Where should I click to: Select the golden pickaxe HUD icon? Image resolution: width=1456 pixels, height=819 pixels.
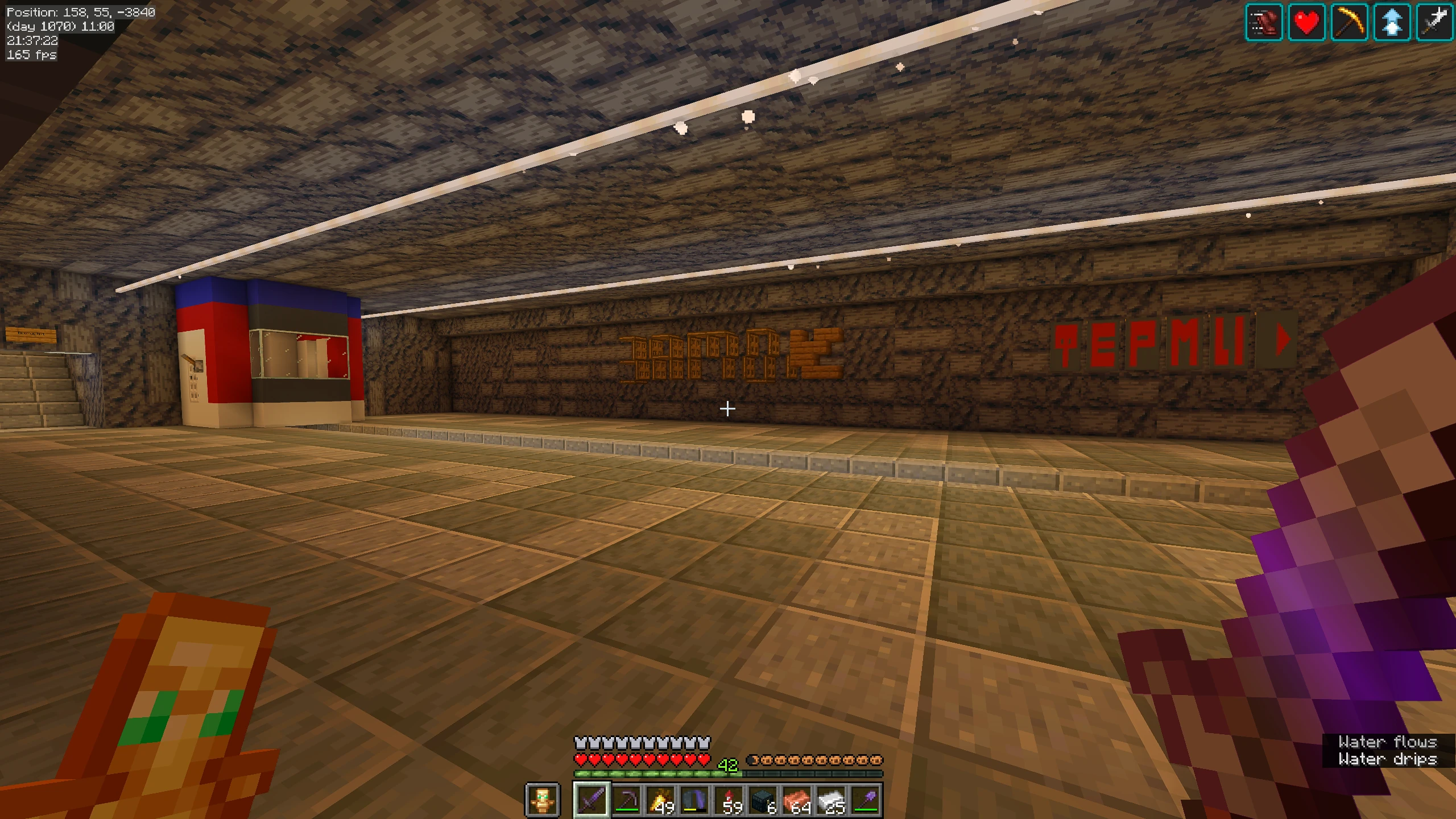click(1349, 23)
